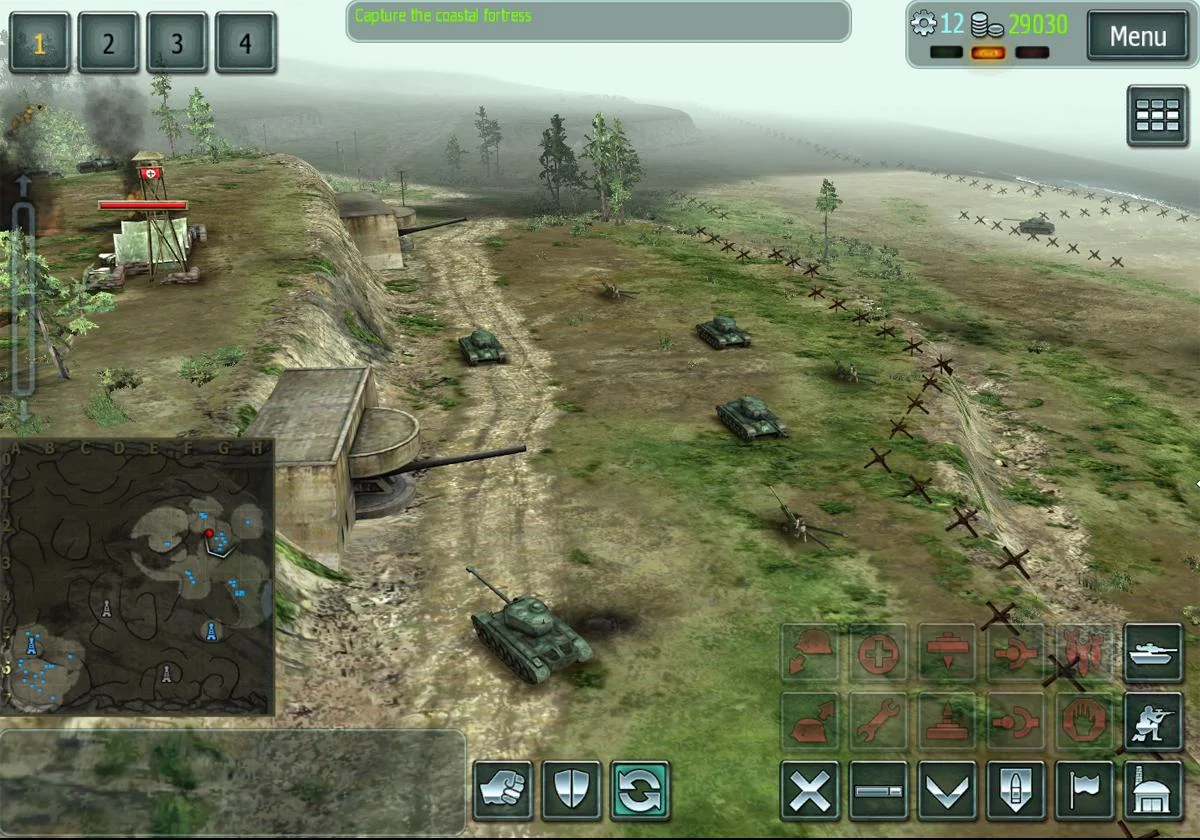Switch to control group 4
Image resolution: width=1200 pixels, height=840 pixels.
(x=246, y=43)
